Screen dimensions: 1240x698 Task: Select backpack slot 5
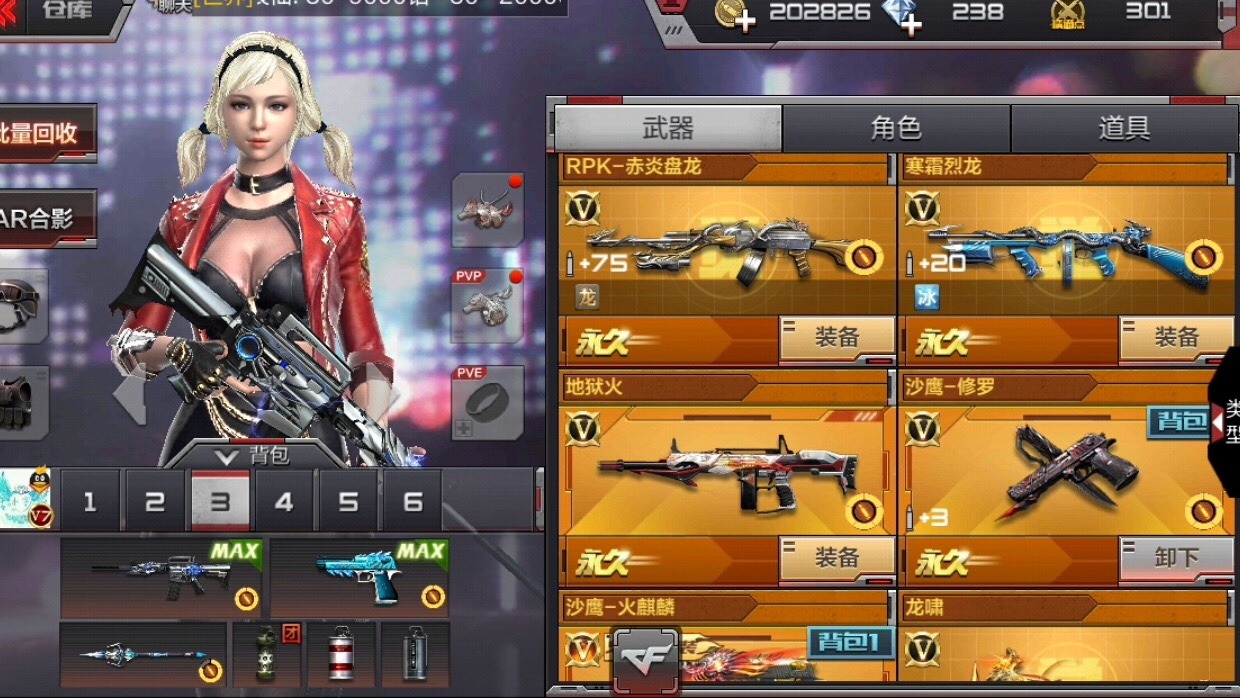click(348, 501)
